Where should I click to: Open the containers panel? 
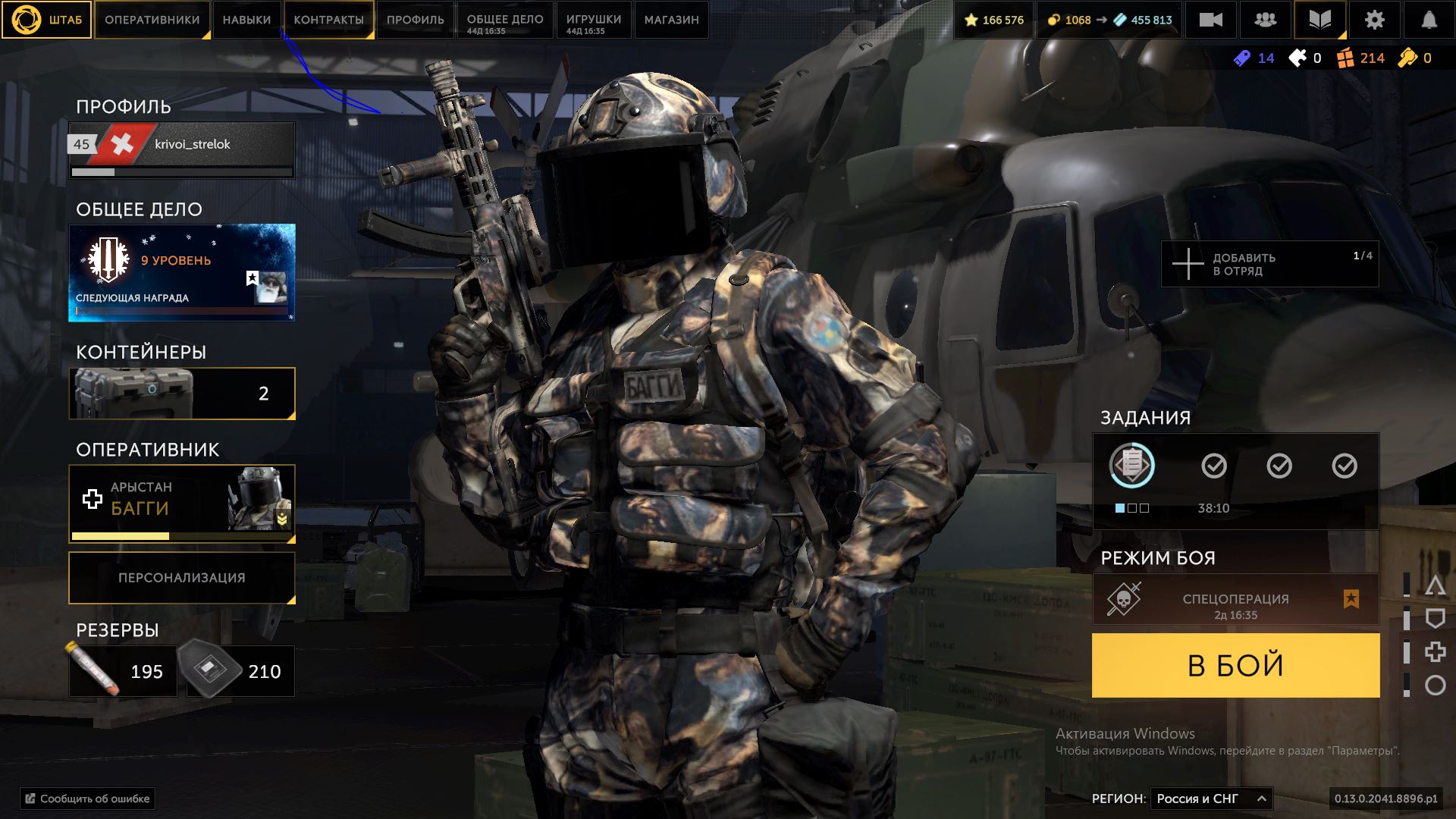point(182,394)
